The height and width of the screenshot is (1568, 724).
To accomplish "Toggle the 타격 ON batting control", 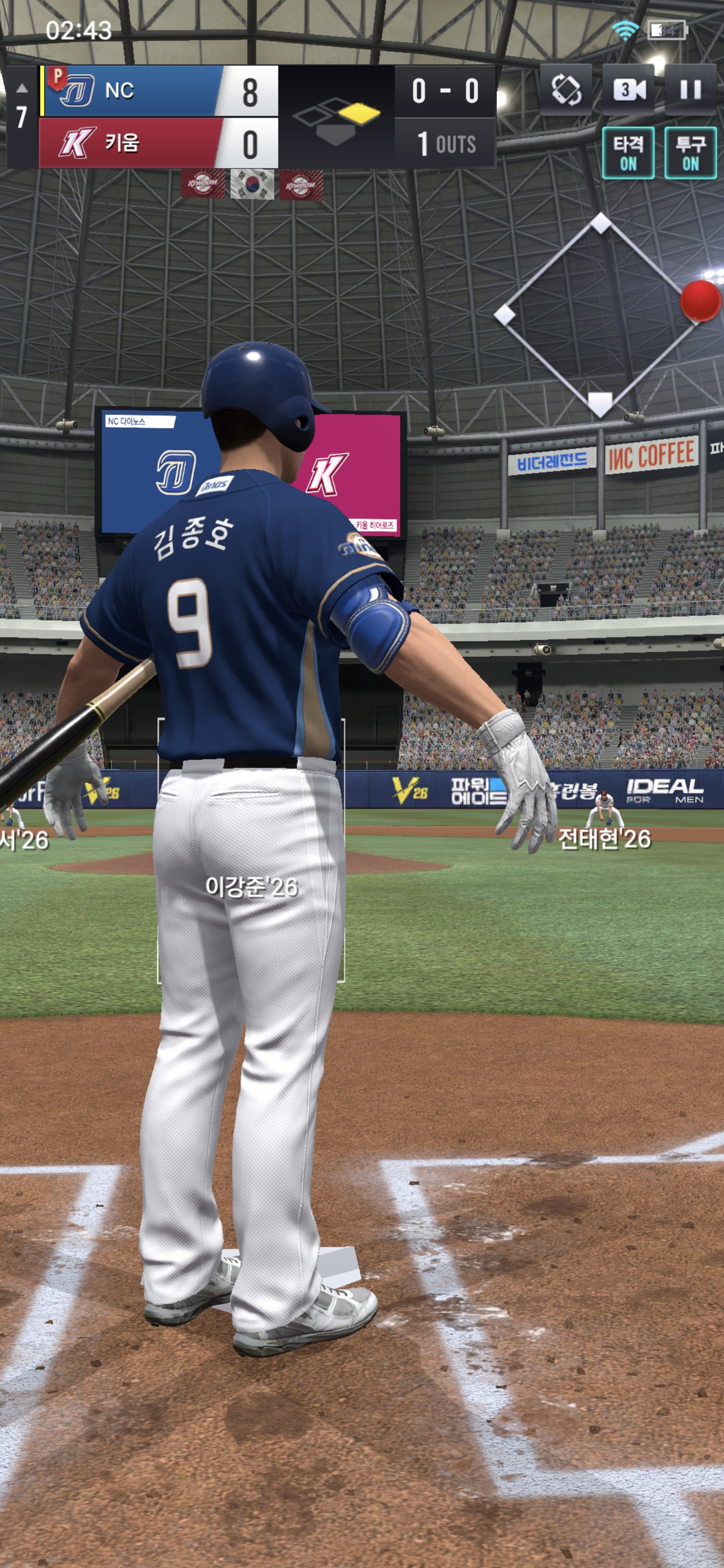I will (628, 153).
